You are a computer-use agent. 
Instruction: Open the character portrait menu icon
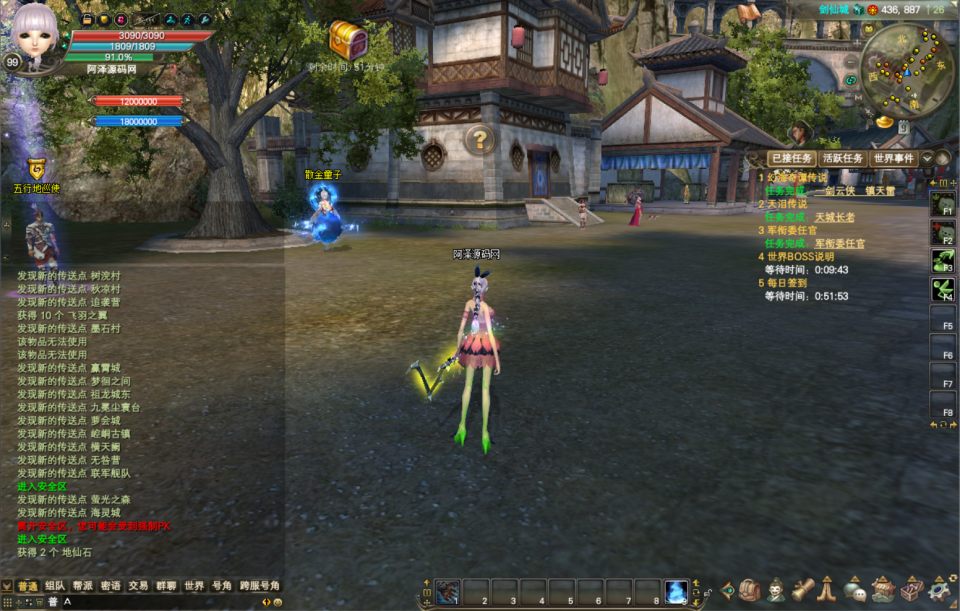pyautogui.click(x=777, y=591)
